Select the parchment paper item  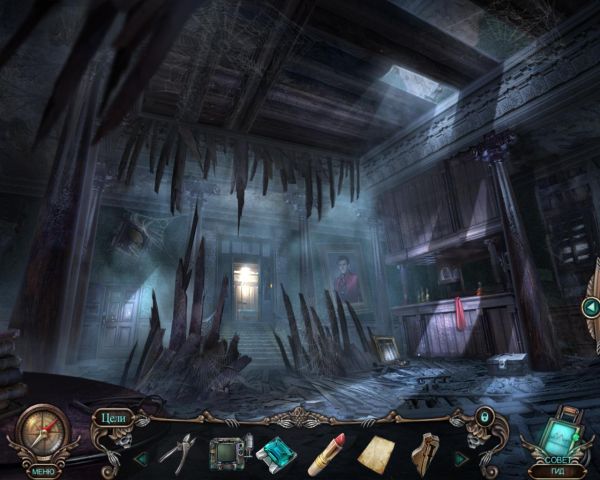[376, 454]
